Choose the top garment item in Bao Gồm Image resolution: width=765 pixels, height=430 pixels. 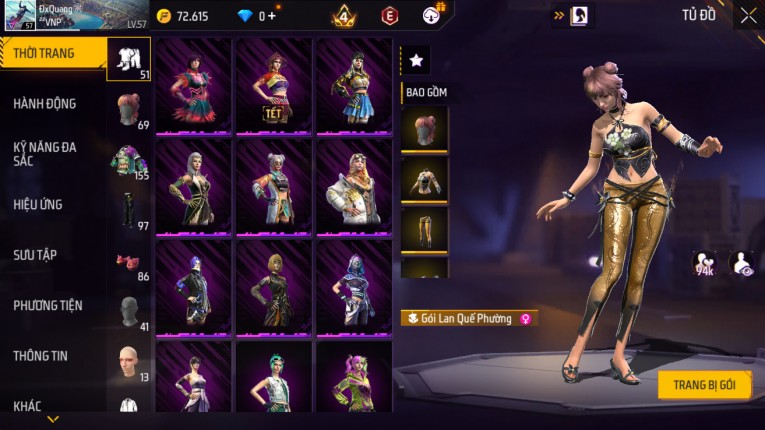click(424, 180)
